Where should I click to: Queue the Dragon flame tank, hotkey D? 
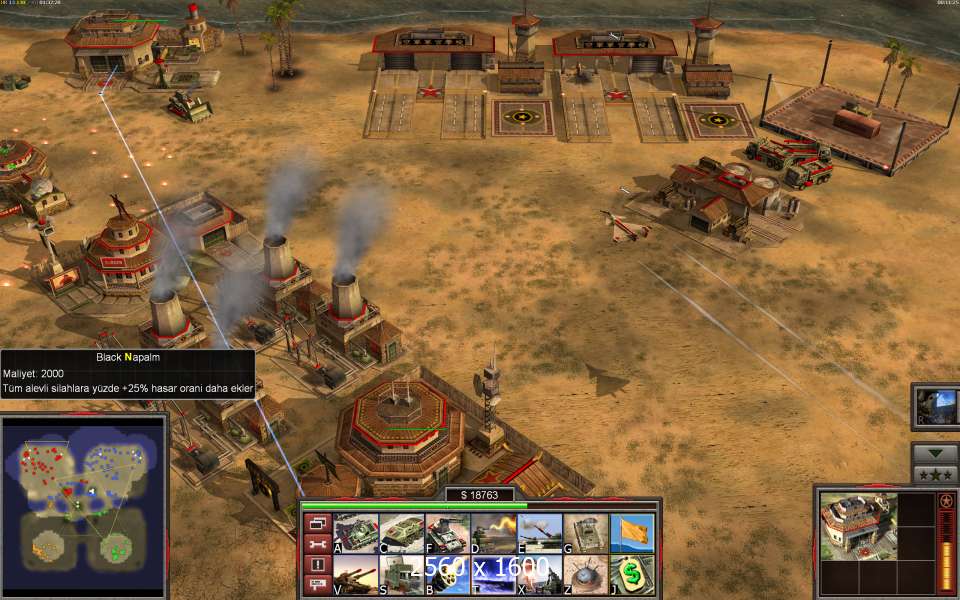click(493, 533)
